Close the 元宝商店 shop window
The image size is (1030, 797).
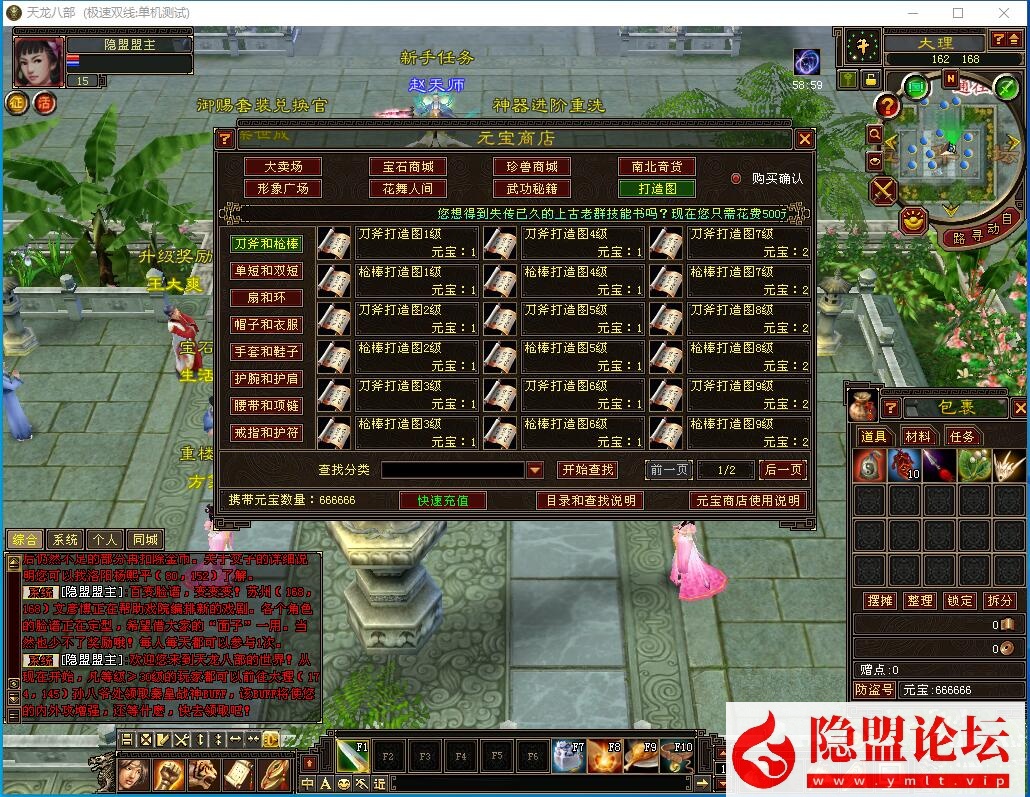coord(805,140)
